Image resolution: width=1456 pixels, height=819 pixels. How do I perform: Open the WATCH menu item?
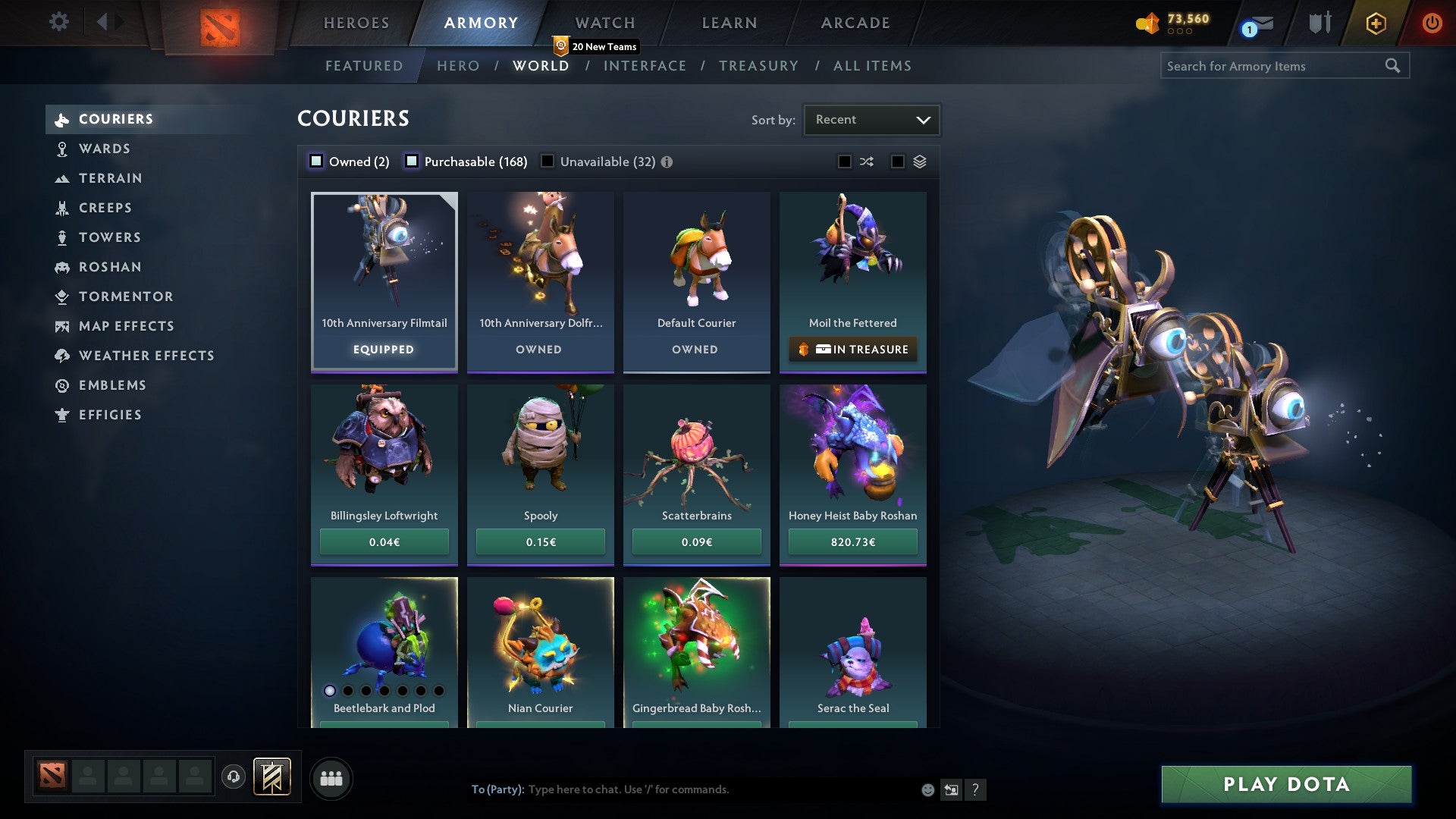tap(604, 23)
